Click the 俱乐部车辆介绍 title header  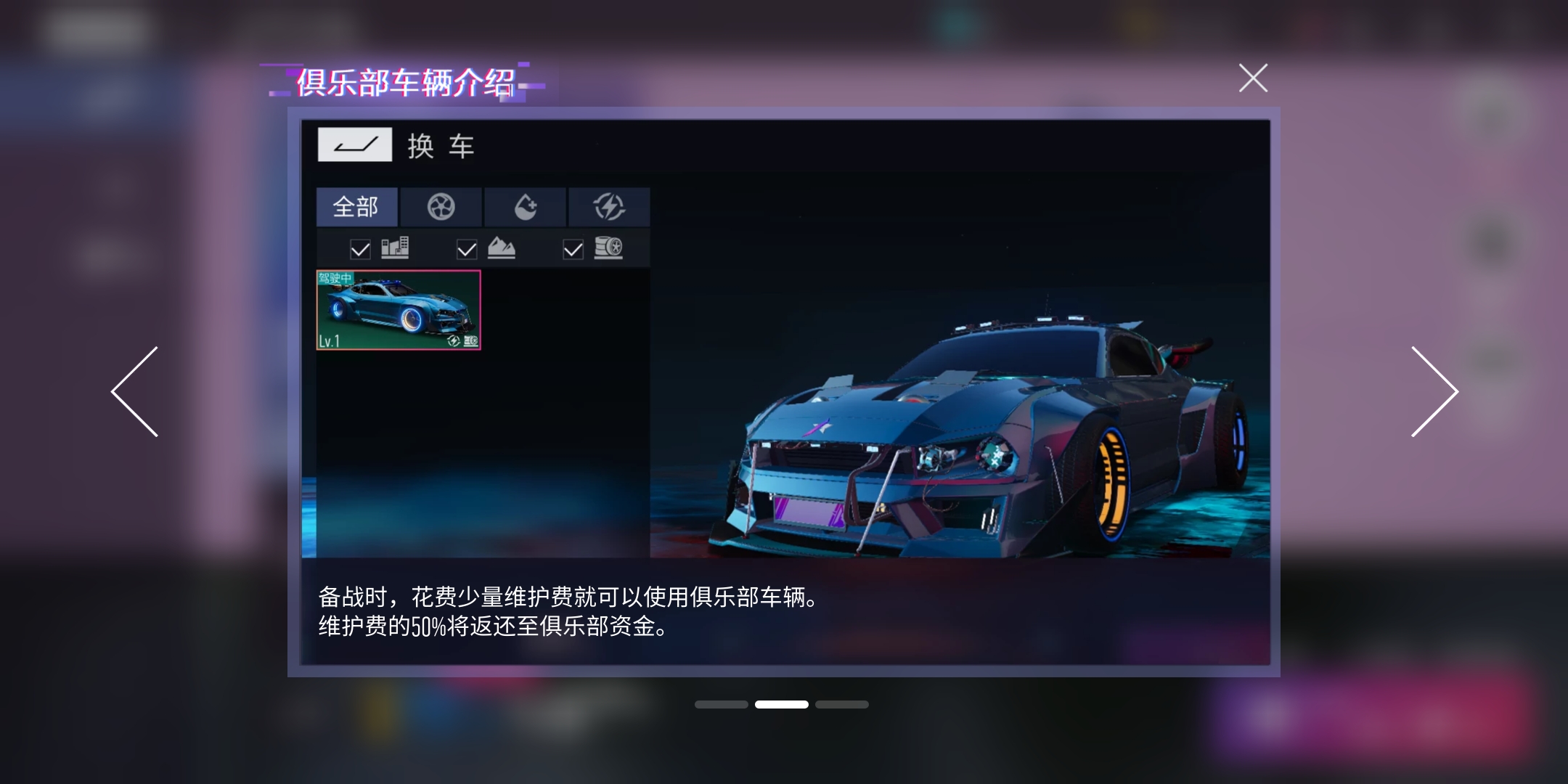(404, 82)
